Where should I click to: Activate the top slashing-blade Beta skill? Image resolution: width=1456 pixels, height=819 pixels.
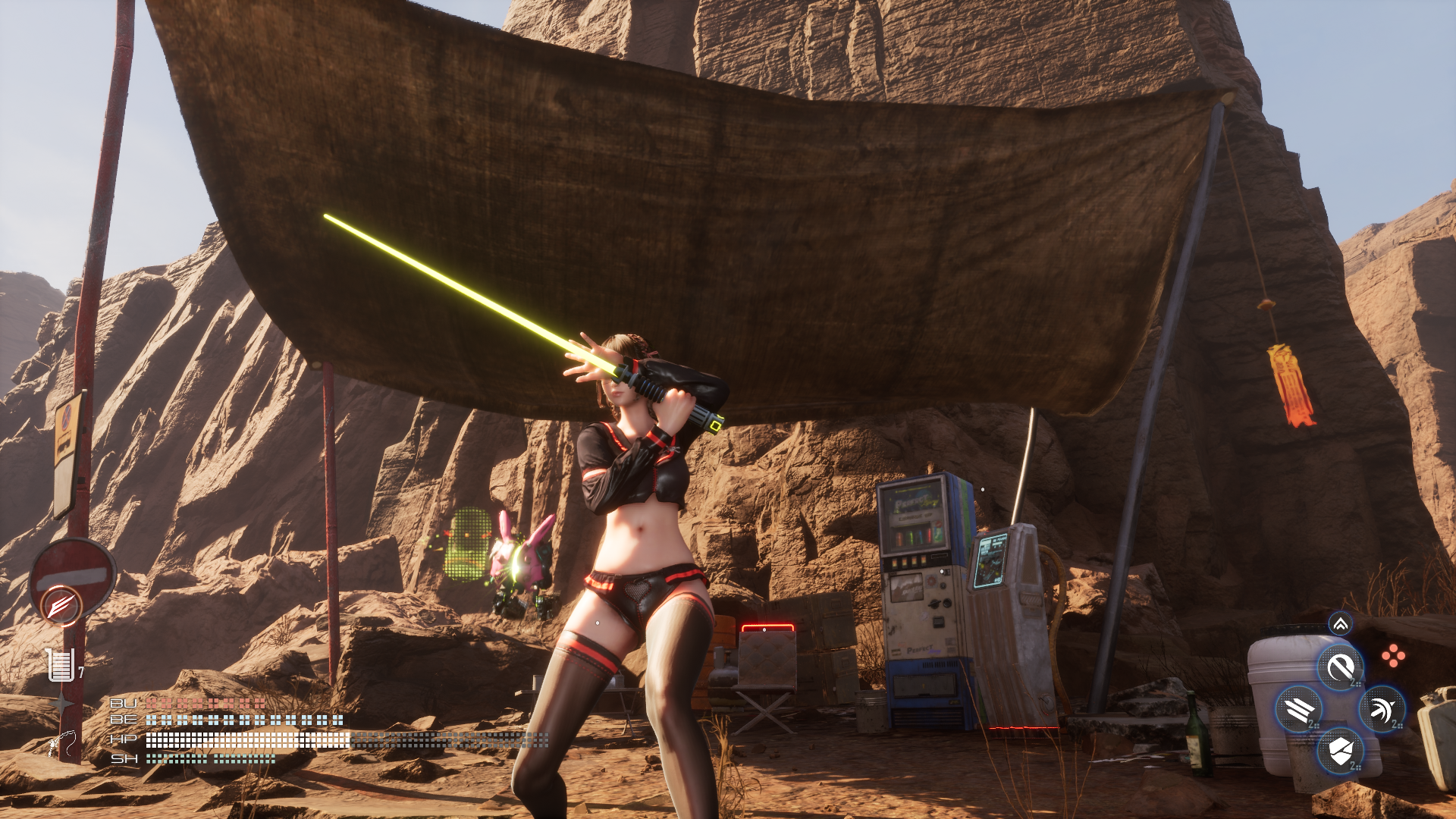[x=1340, y=668]
